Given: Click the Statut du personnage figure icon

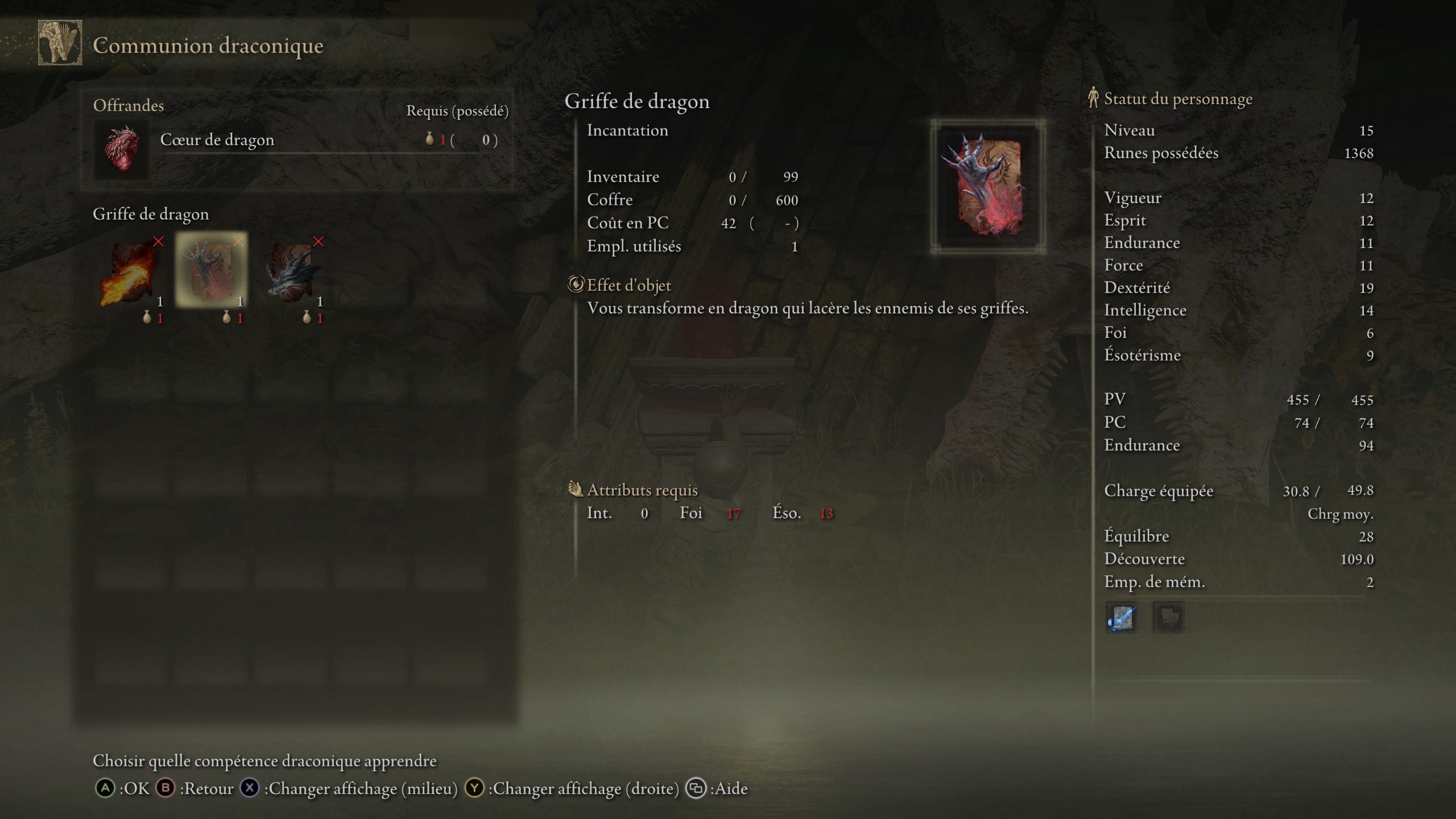Looking at the screenshot, I should 1093,98.
